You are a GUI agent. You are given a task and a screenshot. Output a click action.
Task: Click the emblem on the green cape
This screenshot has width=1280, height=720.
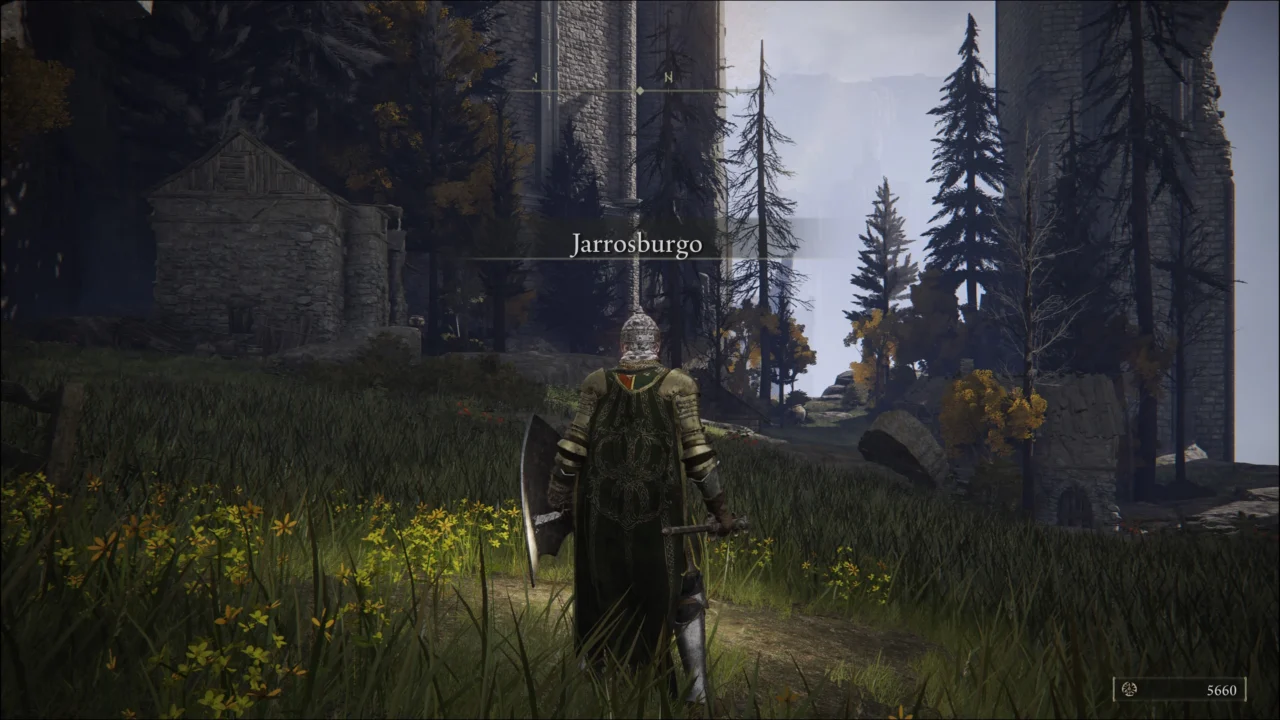tap(630, 470)
